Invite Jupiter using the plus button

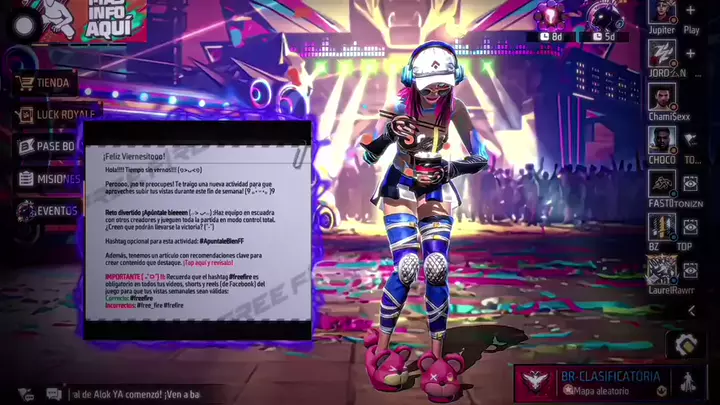[x=691, y=11]
